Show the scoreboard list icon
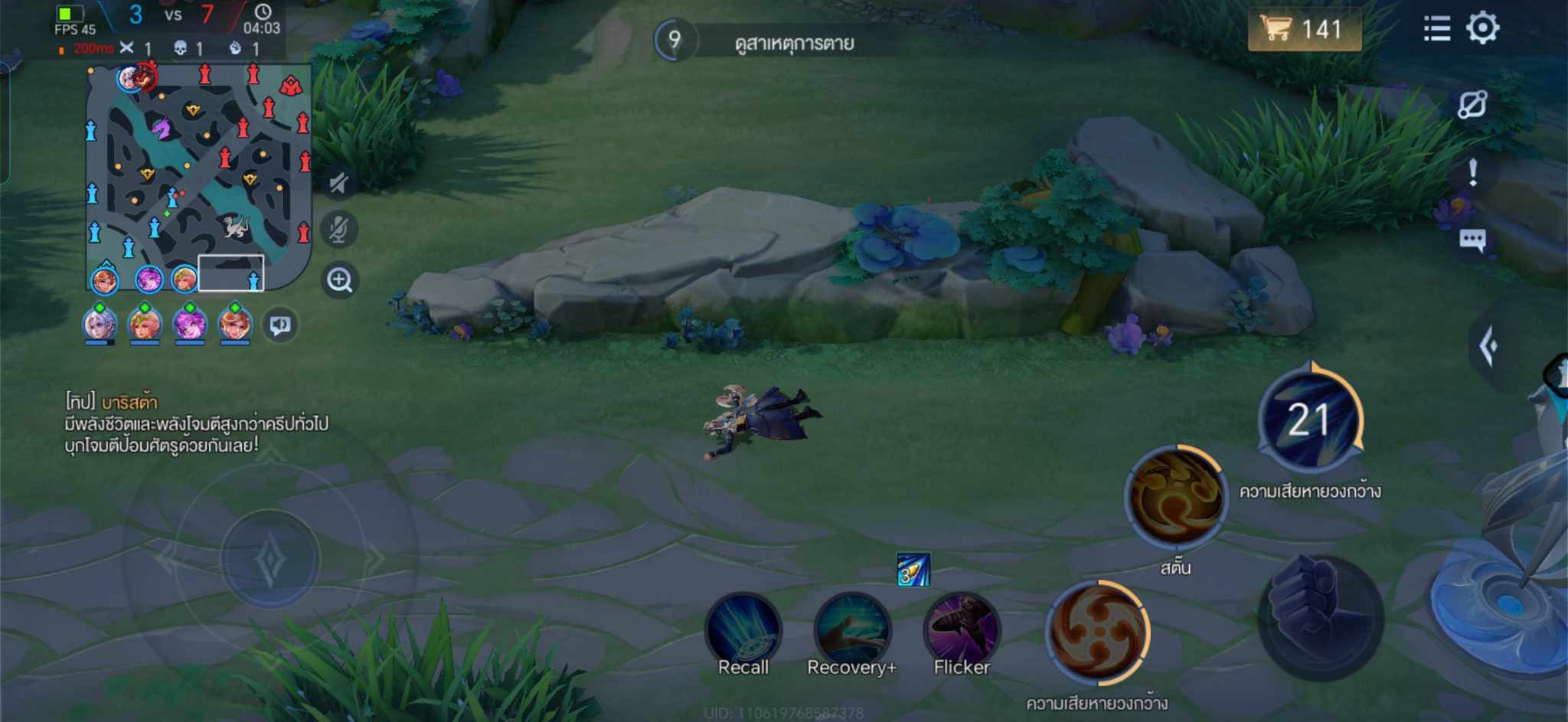The width and height of the screenshot is (1568, 722). click(x=1436, y=29)
